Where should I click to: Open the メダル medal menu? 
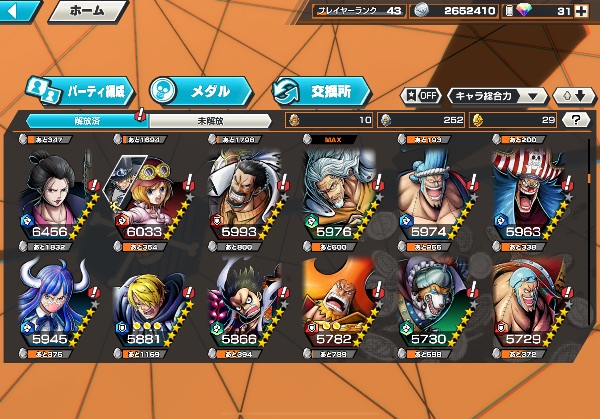[200, 90]
